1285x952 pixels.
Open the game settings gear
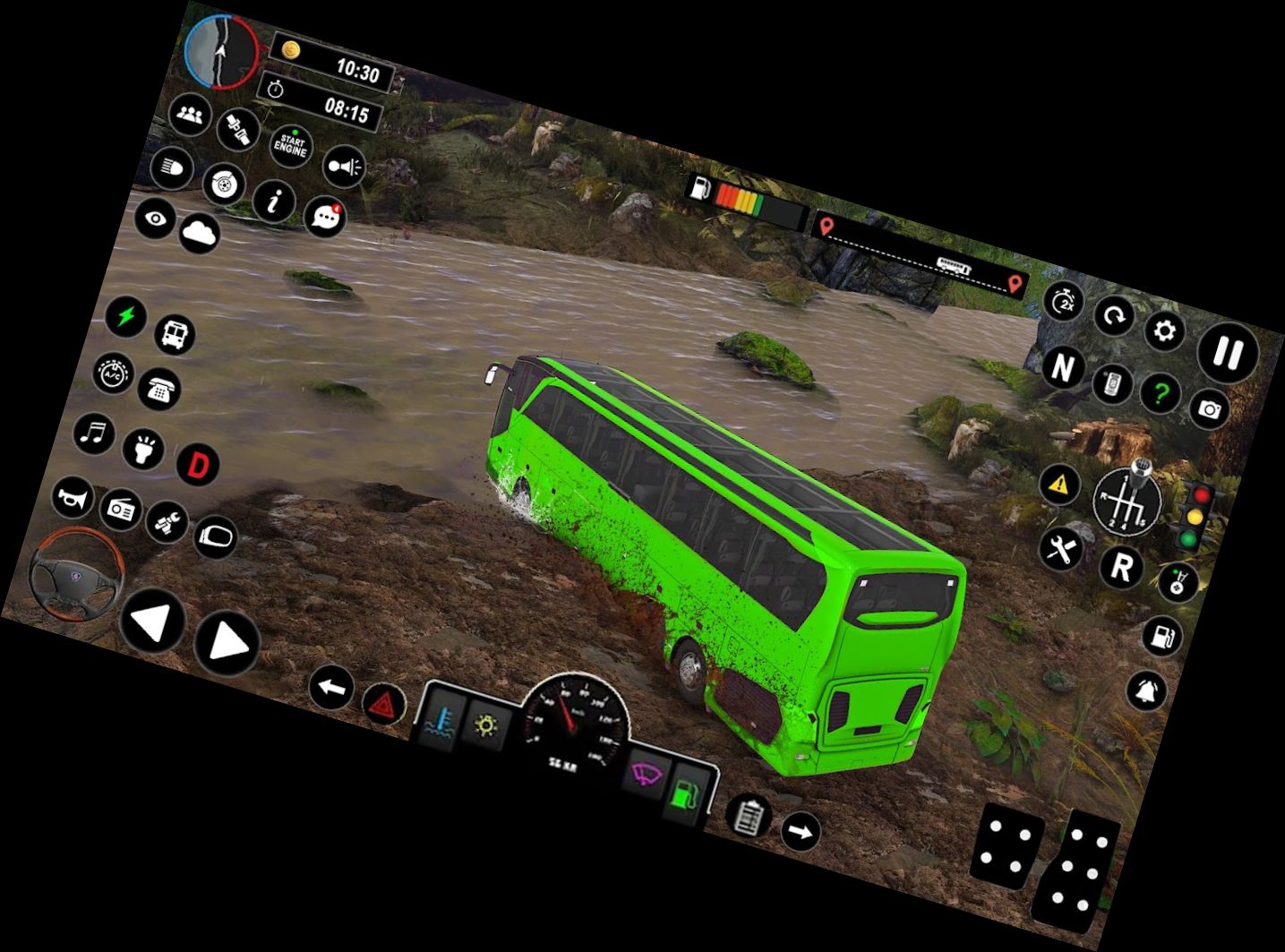click(x=1165, y=331)
